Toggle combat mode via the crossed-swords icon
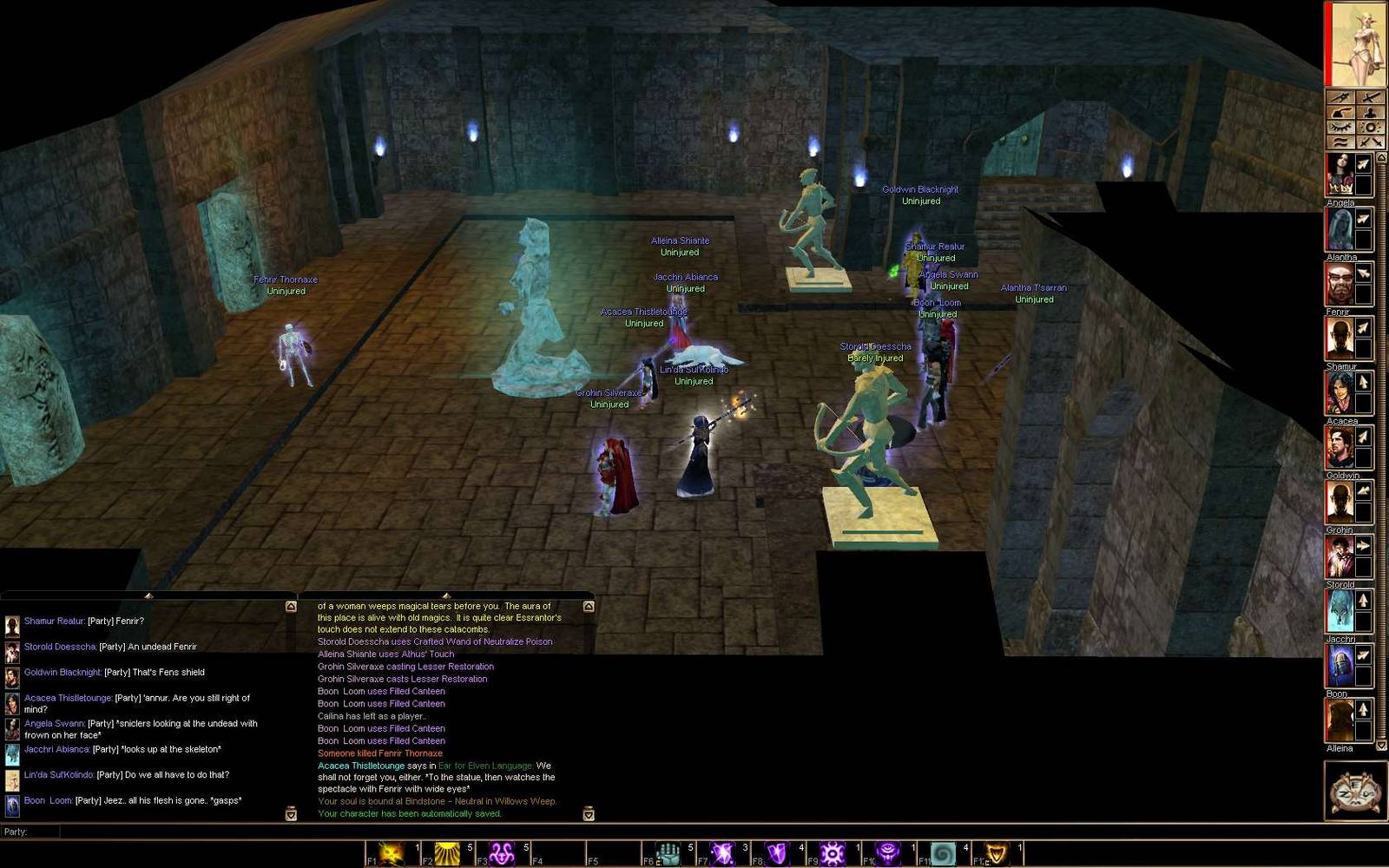The width and height of the screenshot is (1389, 868). 1370,141
